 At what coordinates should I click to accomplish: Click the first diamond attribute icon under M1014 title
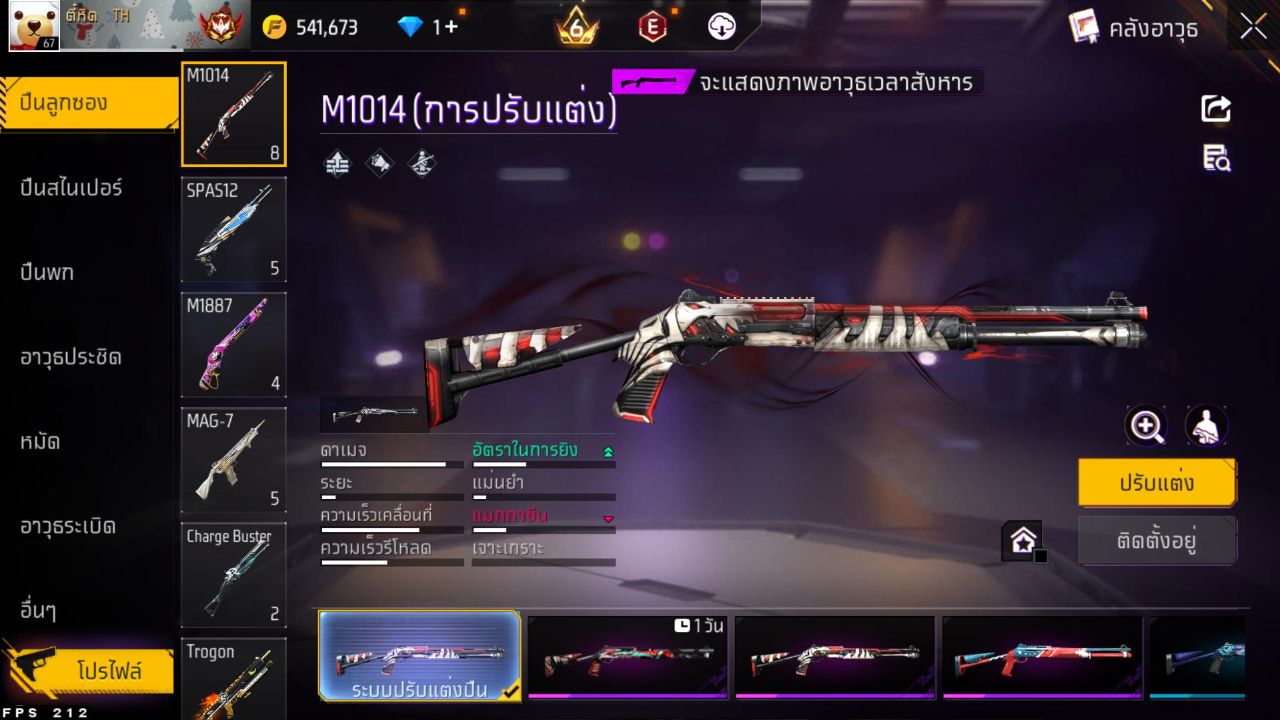pyautogui.click(x=337, y=163)
